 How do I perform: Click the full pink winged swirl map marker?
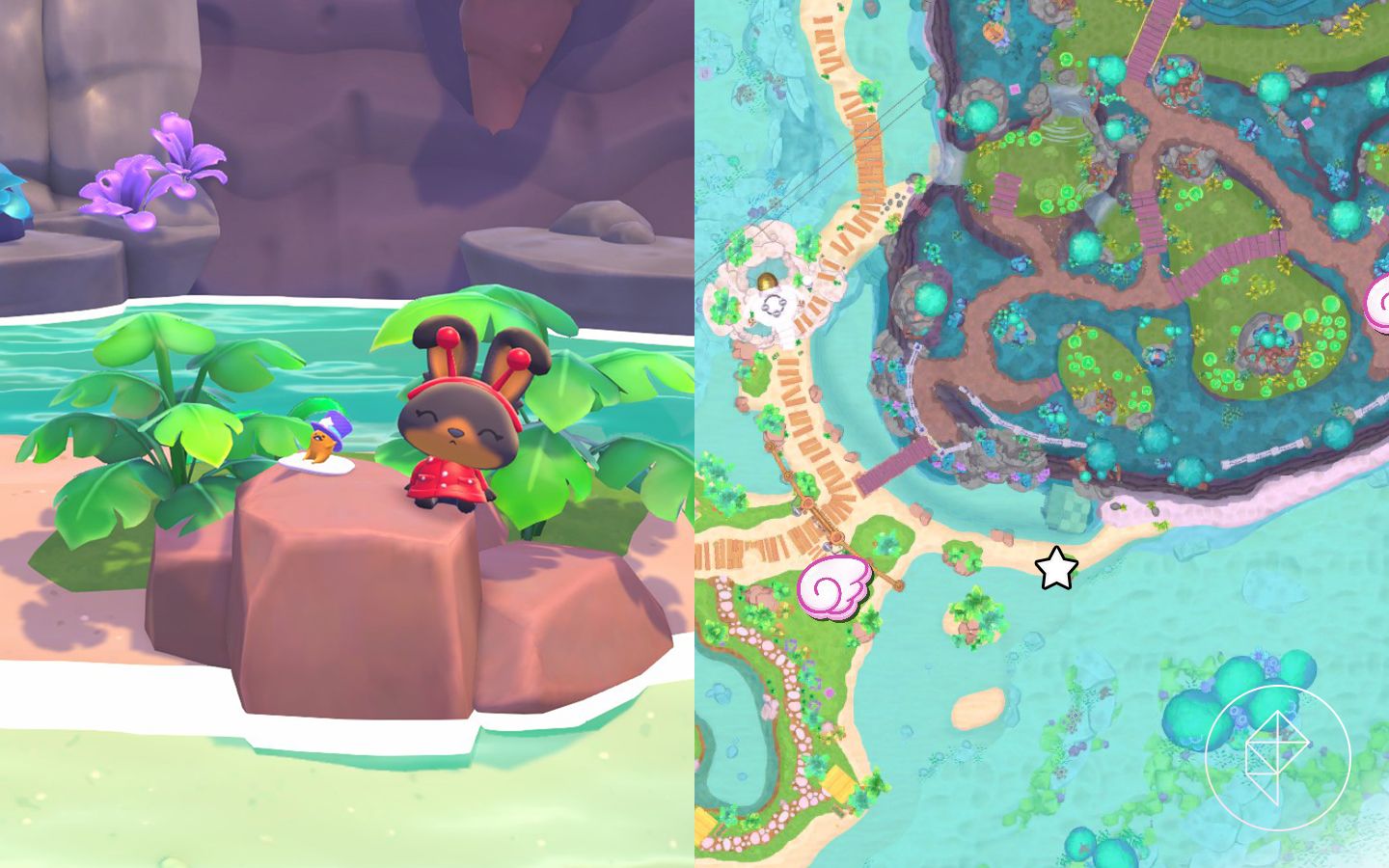[835, 586]
